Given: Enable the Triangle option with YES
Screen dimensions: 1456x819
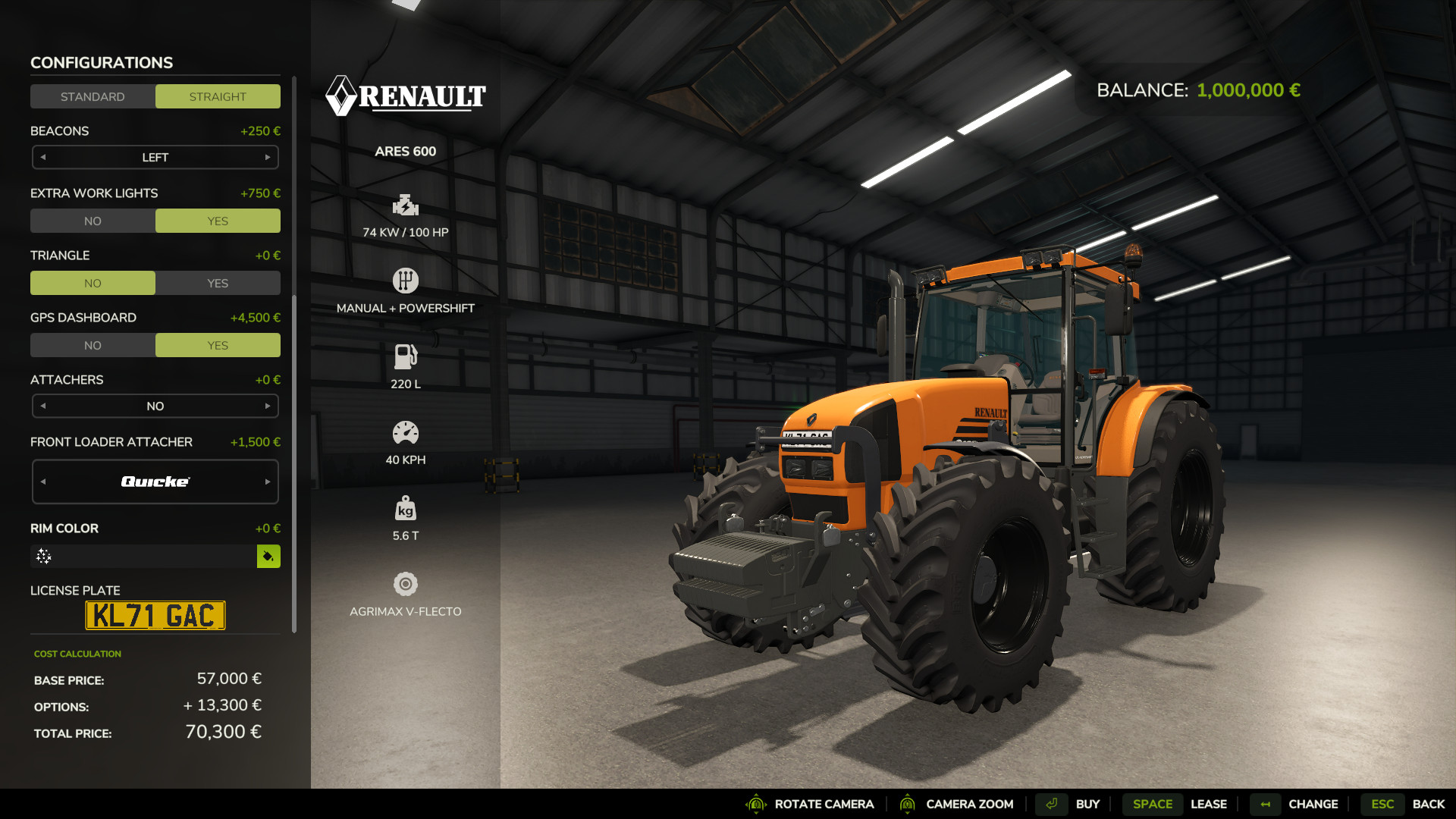Looking at the screenshot, I should click(218, 283).
